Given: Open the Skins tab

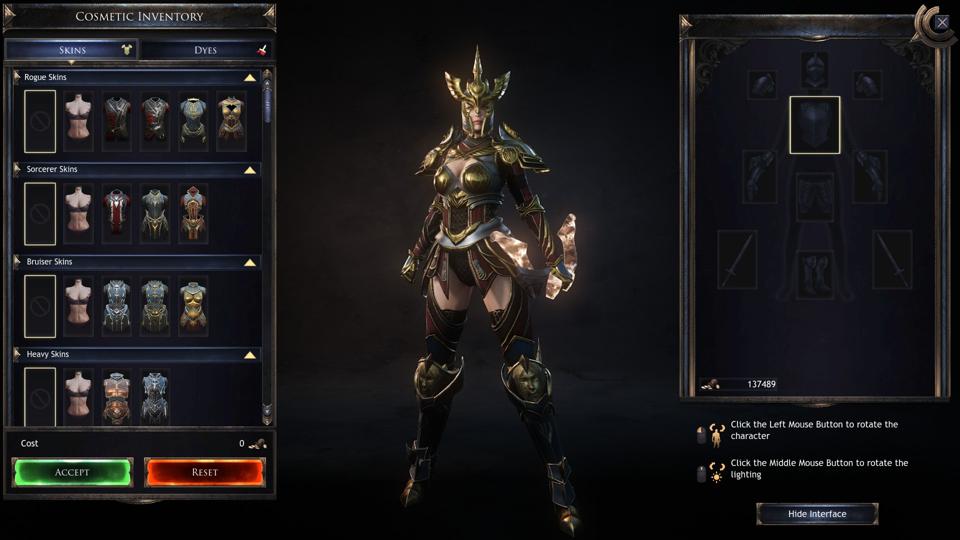Looking at the screenshot, I should (72, 50).
